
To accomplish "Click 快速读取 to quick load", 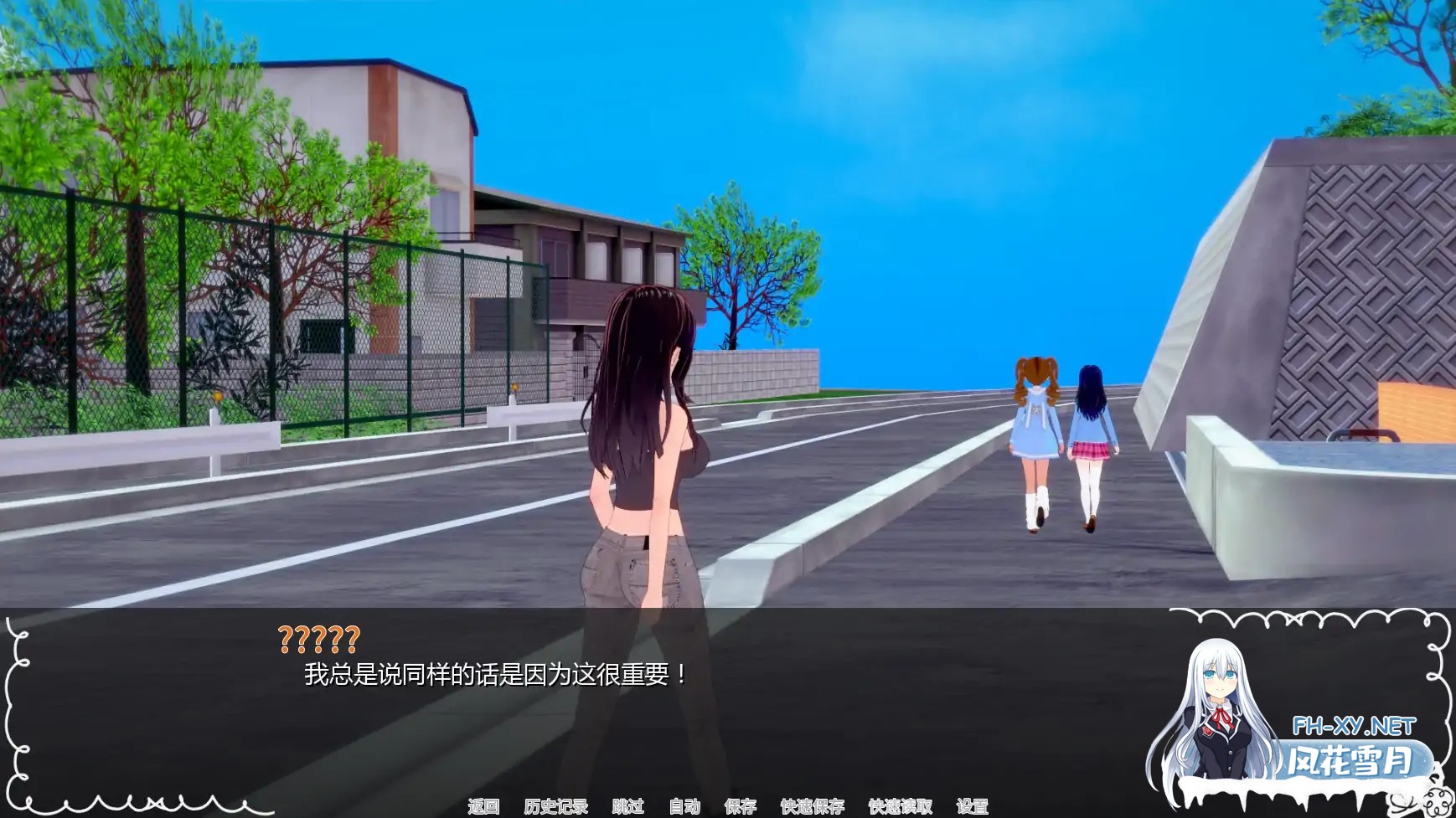I will 900,808.
